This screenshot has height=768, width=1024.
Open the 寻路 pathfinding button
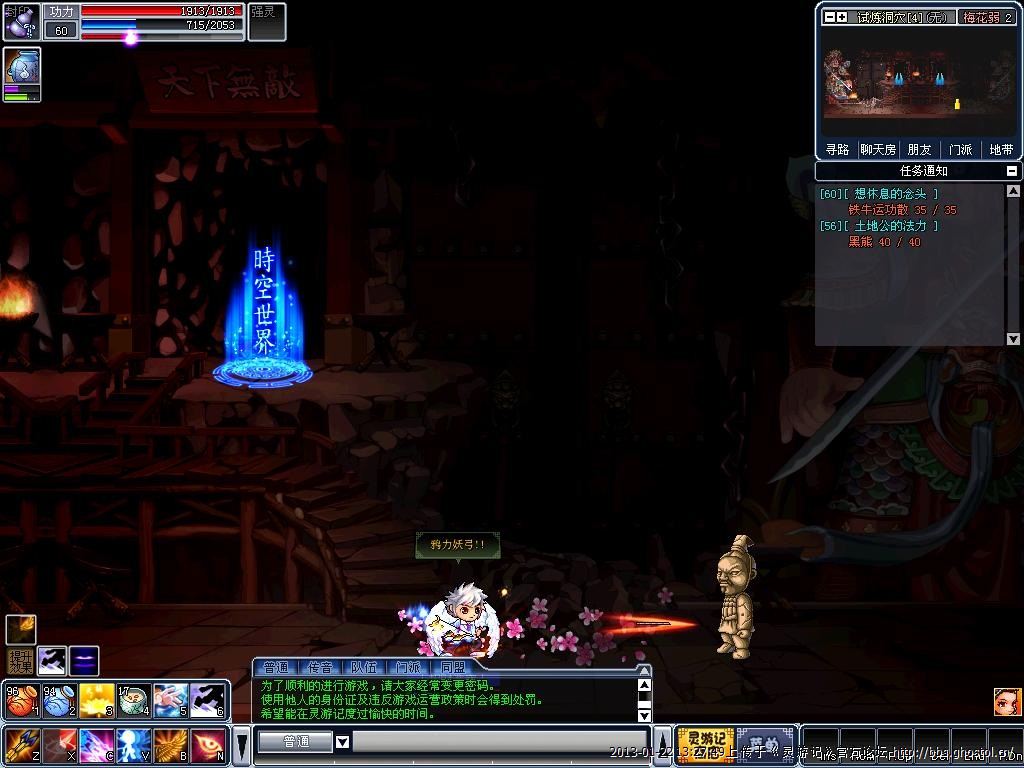(837, 150)
